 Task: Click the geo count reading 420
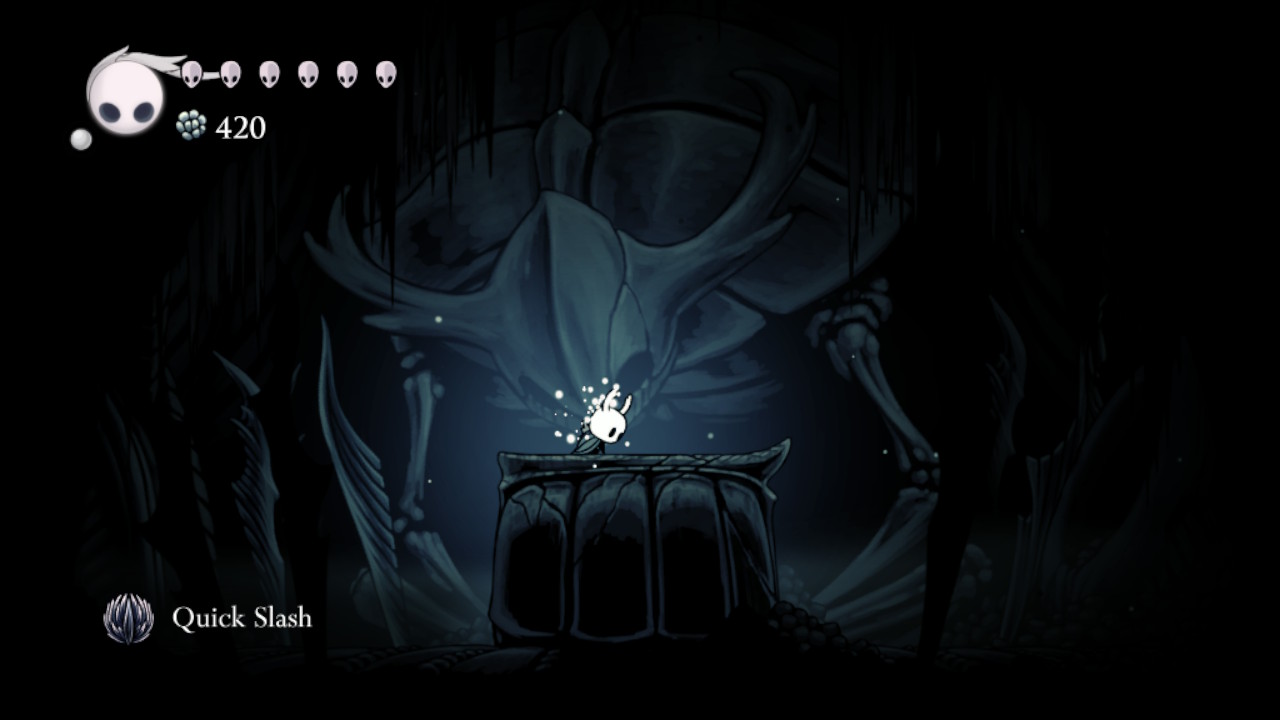pyautogui.click(x=239, y=126)
